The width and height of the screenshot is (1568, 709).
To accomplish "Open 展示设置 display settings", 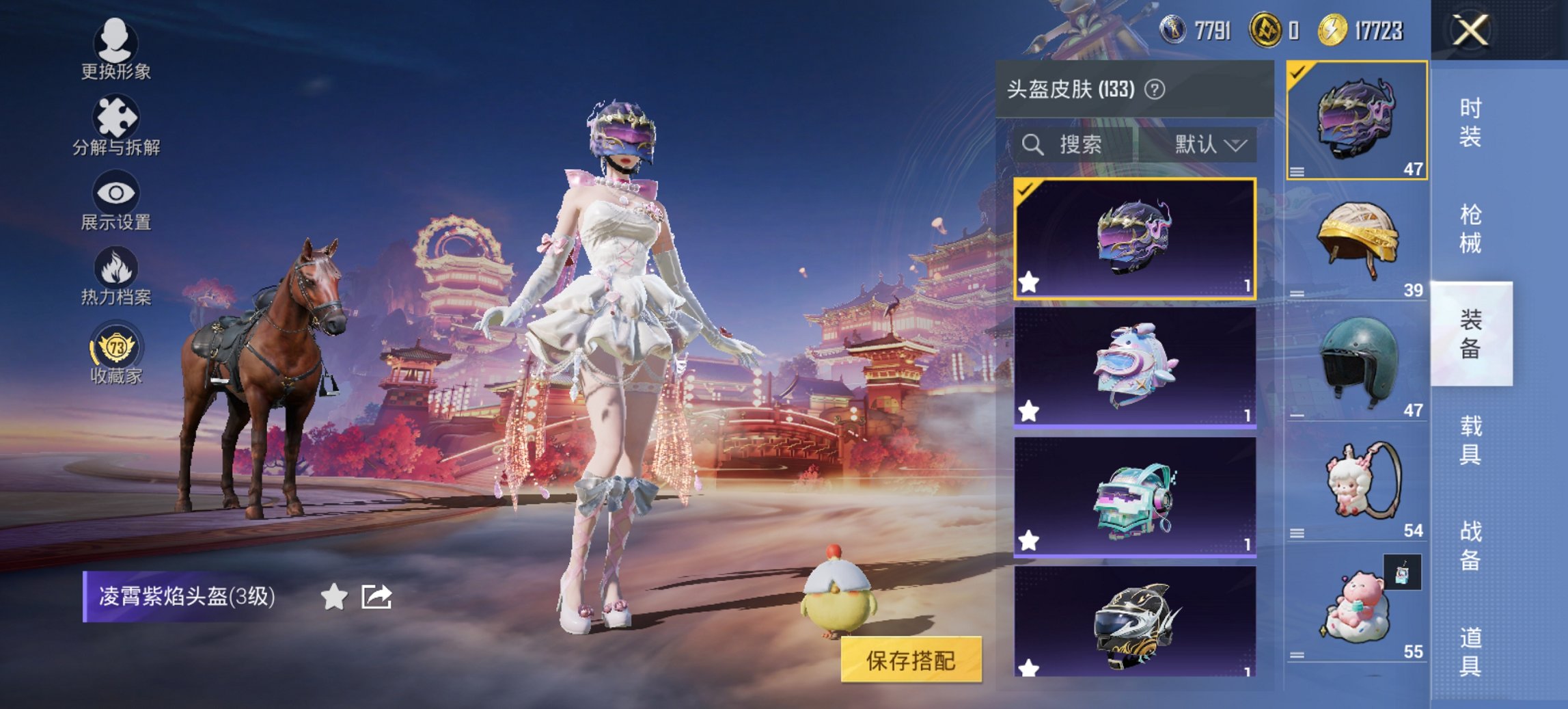I will coord(115,198).
